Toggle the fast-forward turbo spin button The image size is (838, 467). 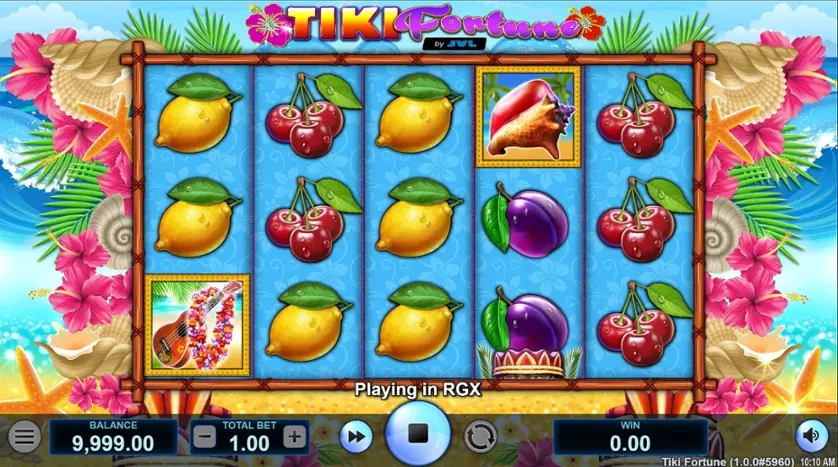pyautogui.click(x=354, y=437)
